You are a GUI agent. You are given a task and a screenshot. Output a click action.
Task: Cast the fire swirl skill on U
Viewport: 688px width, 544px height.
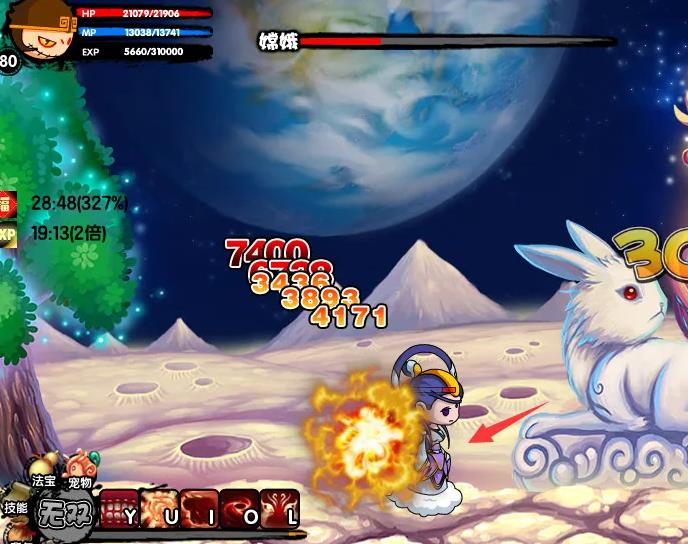coord(159,507)
